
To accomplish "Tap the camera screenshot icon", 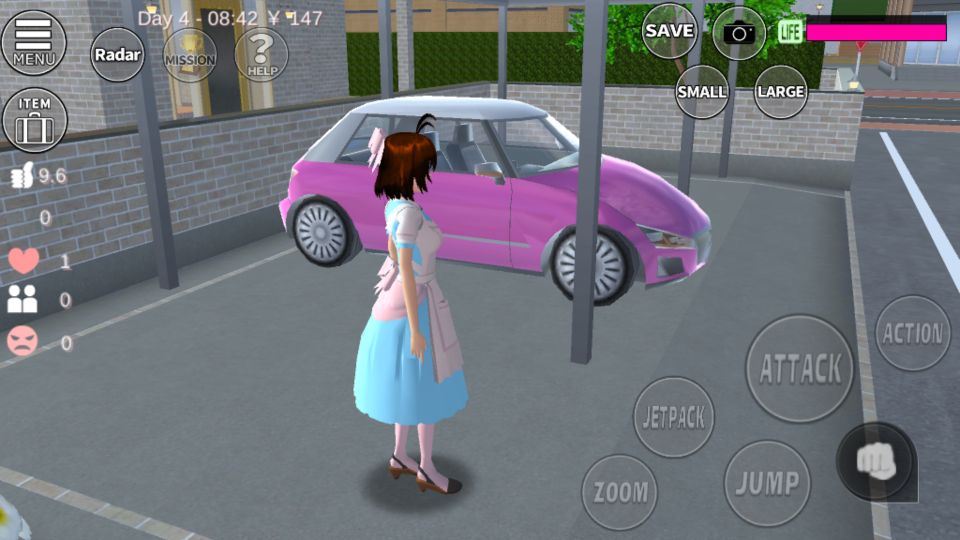I will (739, 33).
